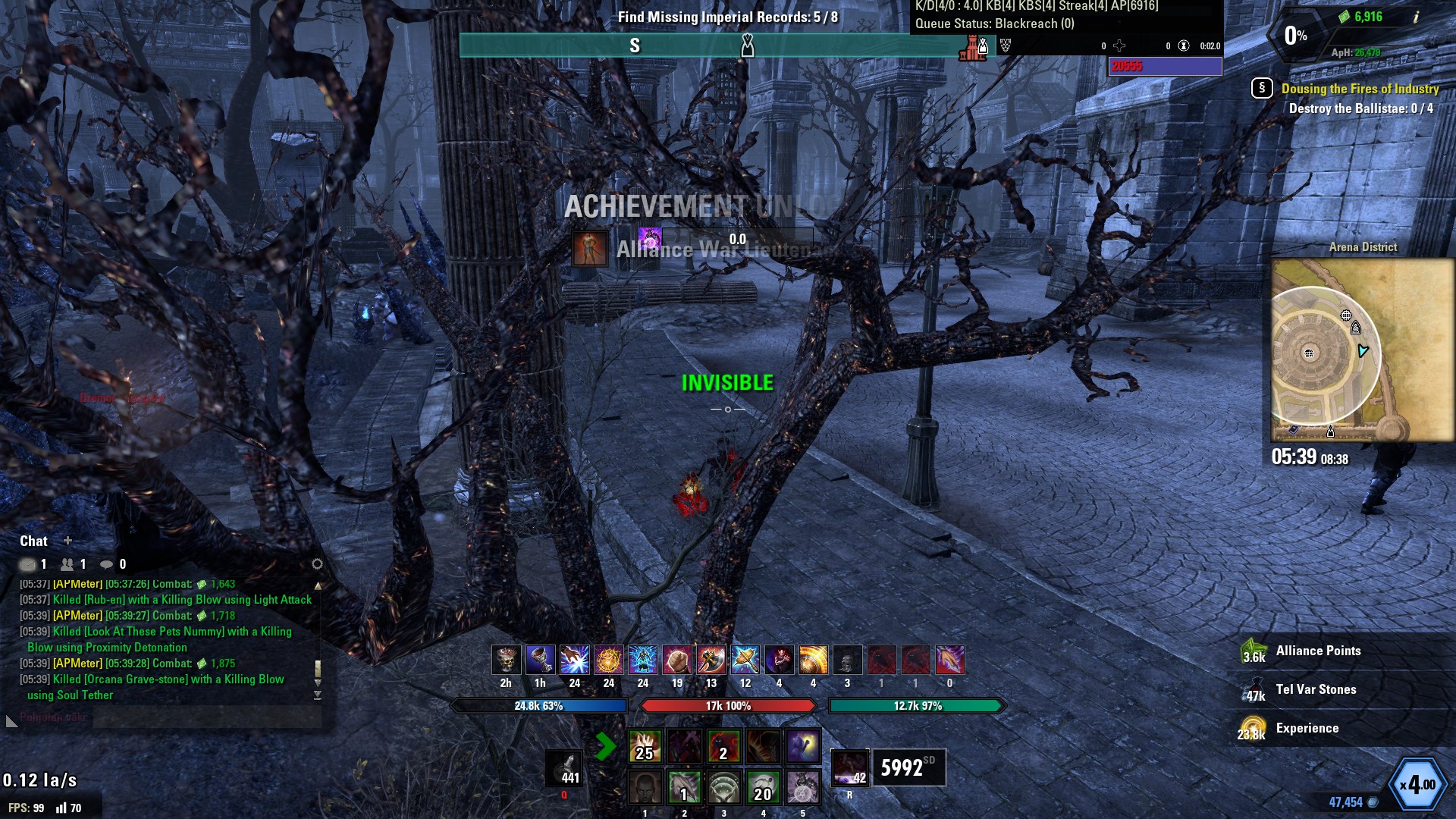This screenshot has height=819, width=1456.
Task: Open the friends list icon
Action: 67,564
